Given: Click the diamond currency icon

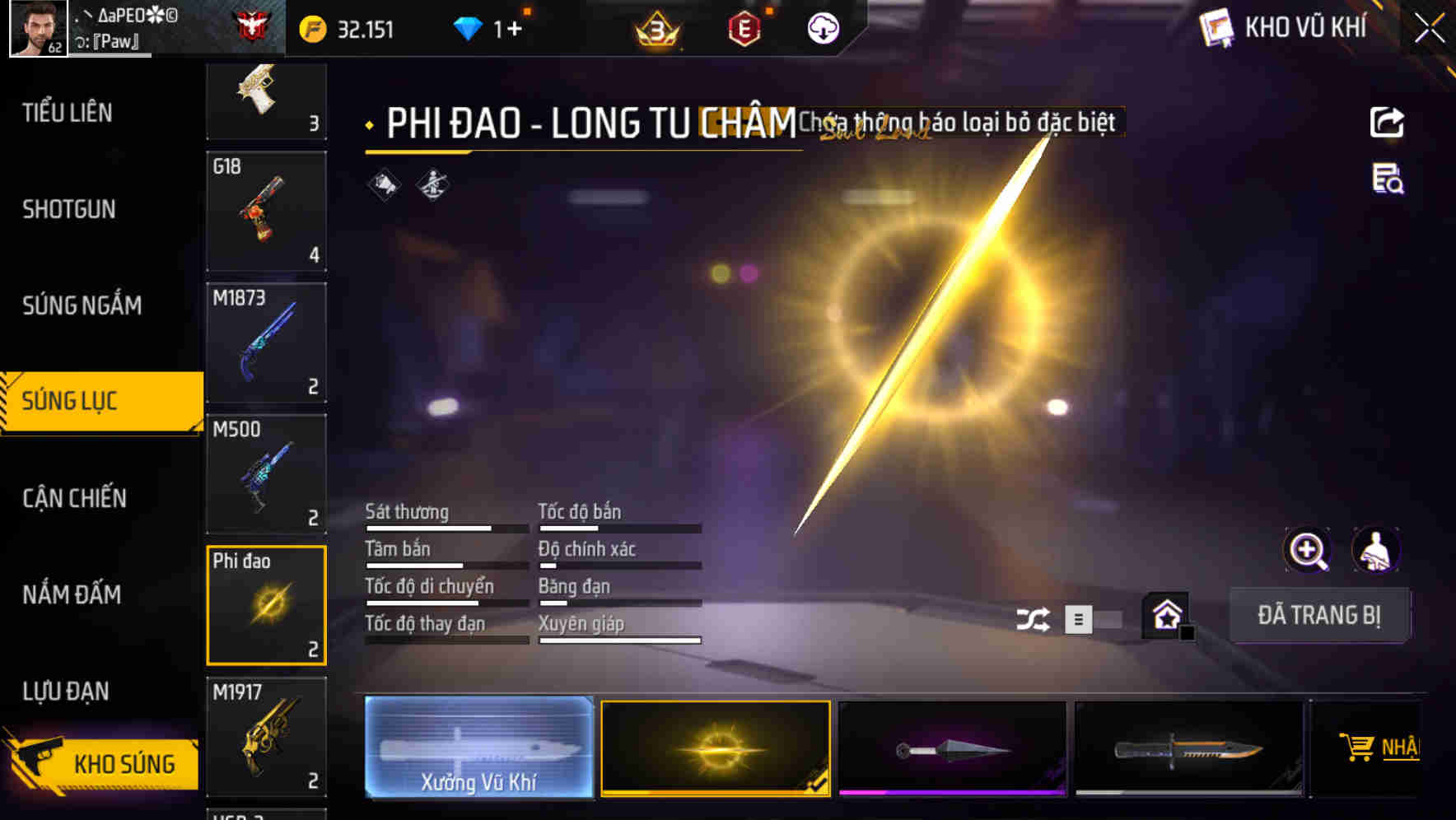Looking at the screenshot, I should coord(468,27).
